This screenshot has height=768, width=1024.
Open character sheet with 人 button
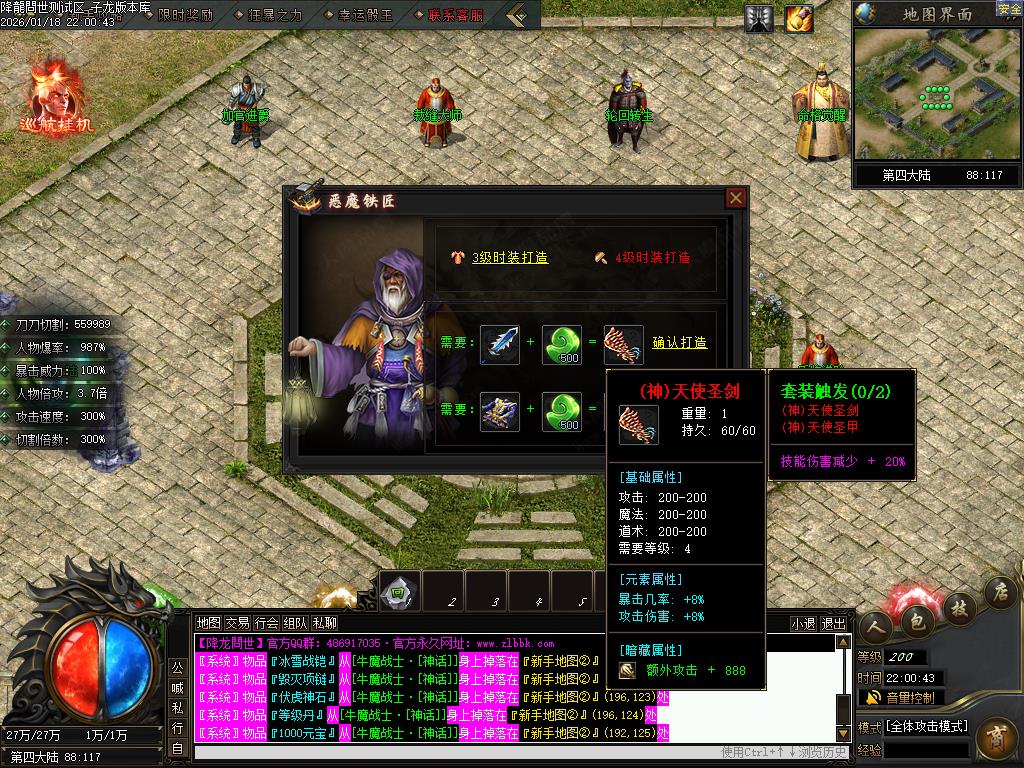coord(876,628)
